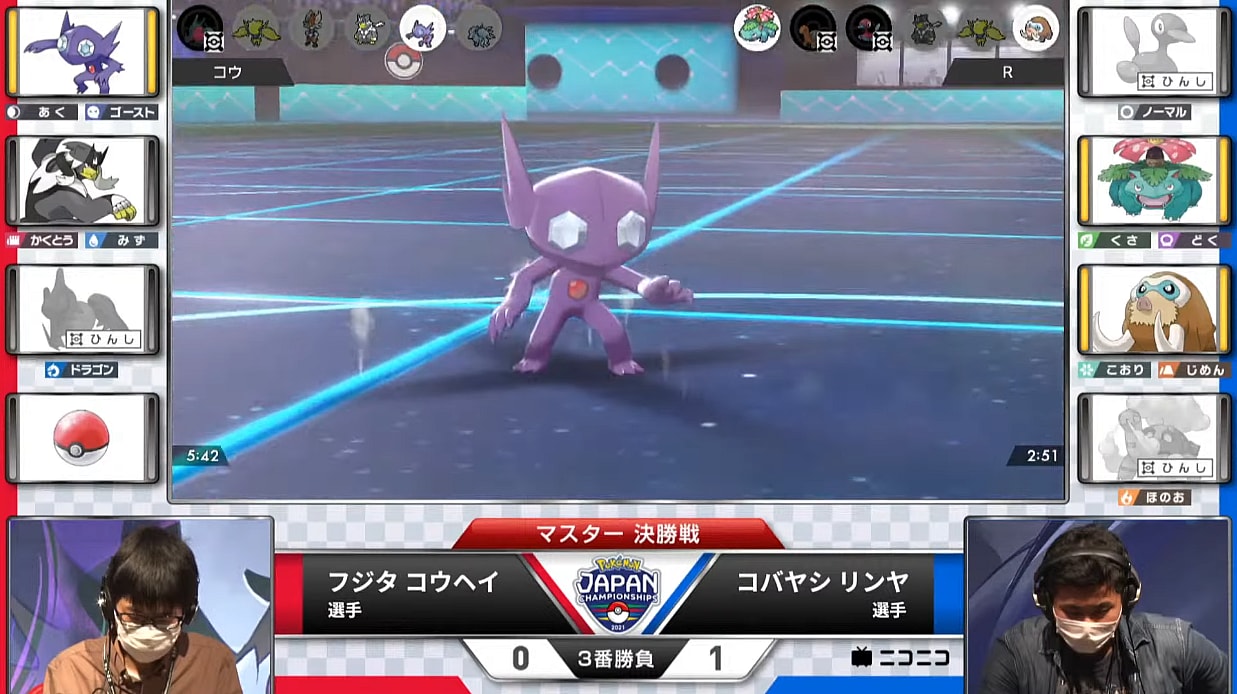The image size is (1237, 694).
Task: Select the Sableye team card
Action: tap(82, 52)
